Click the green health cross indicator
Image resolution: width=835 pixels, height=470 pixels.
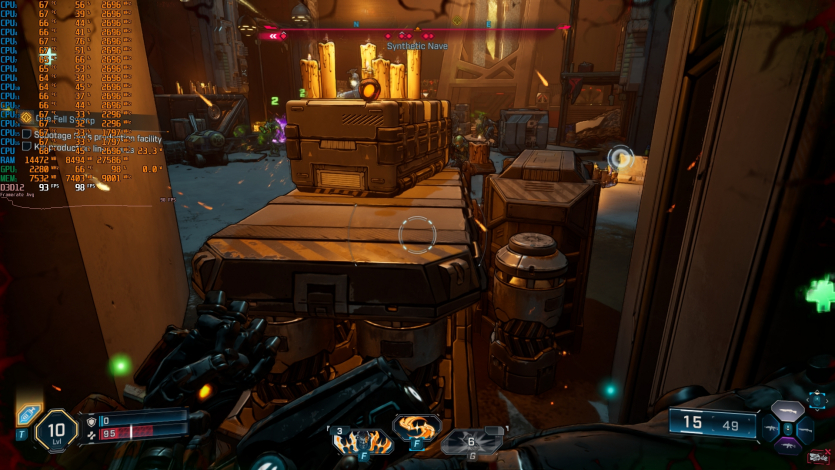[821, 295]
